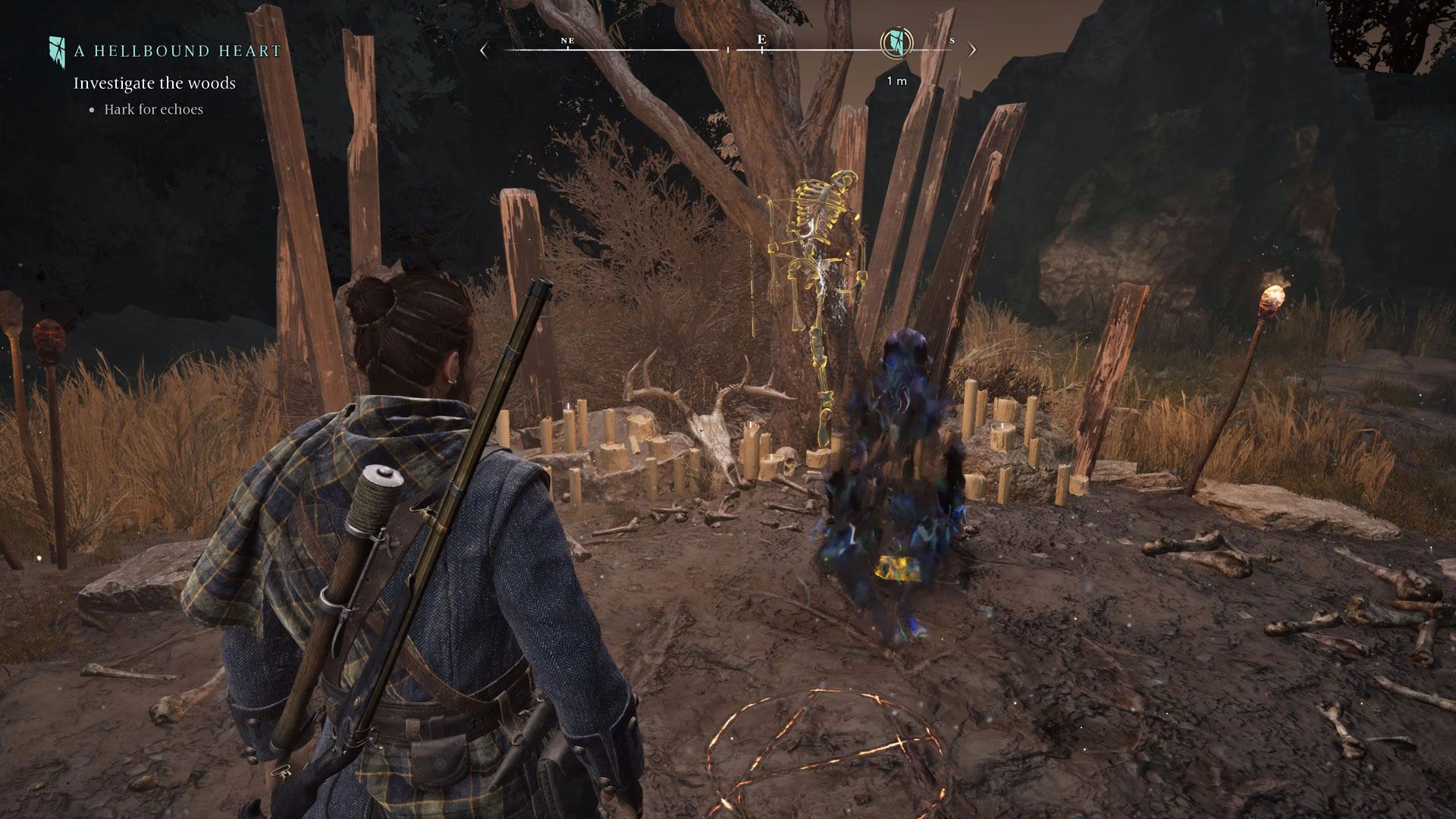Click the quest marker on the compass
Viewport: 1456px width, 819px height.
[x=896, y=42]
